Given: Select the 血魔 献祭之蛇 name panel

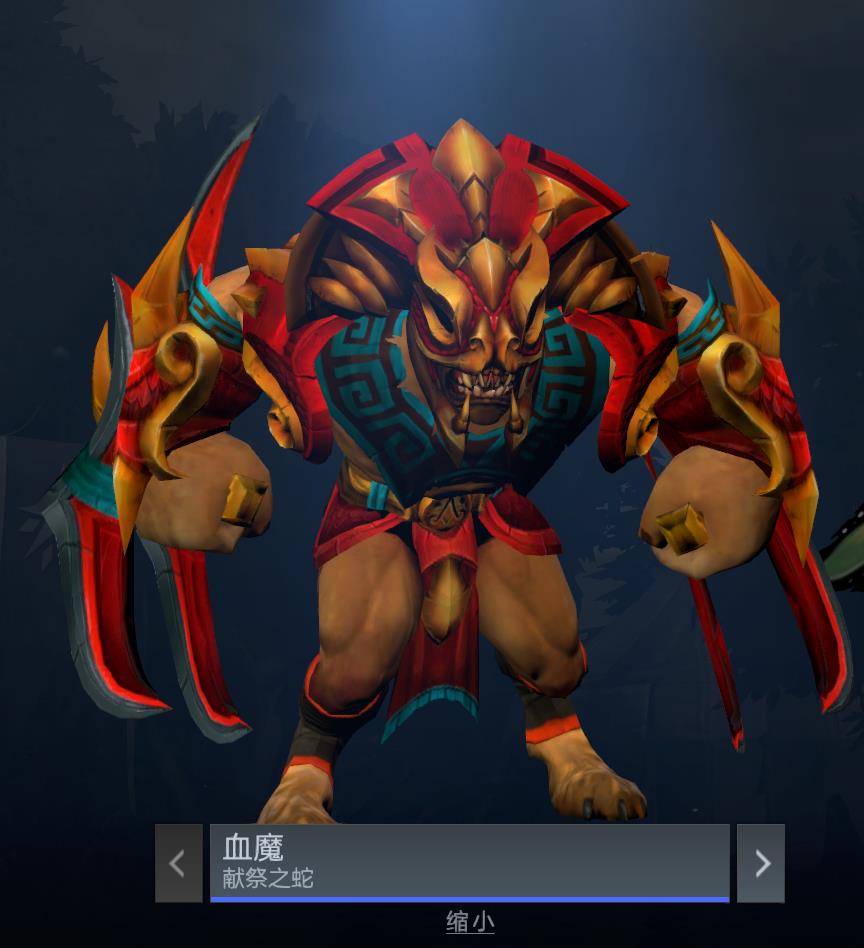Looking at the screenshot, I should [469, 862].
